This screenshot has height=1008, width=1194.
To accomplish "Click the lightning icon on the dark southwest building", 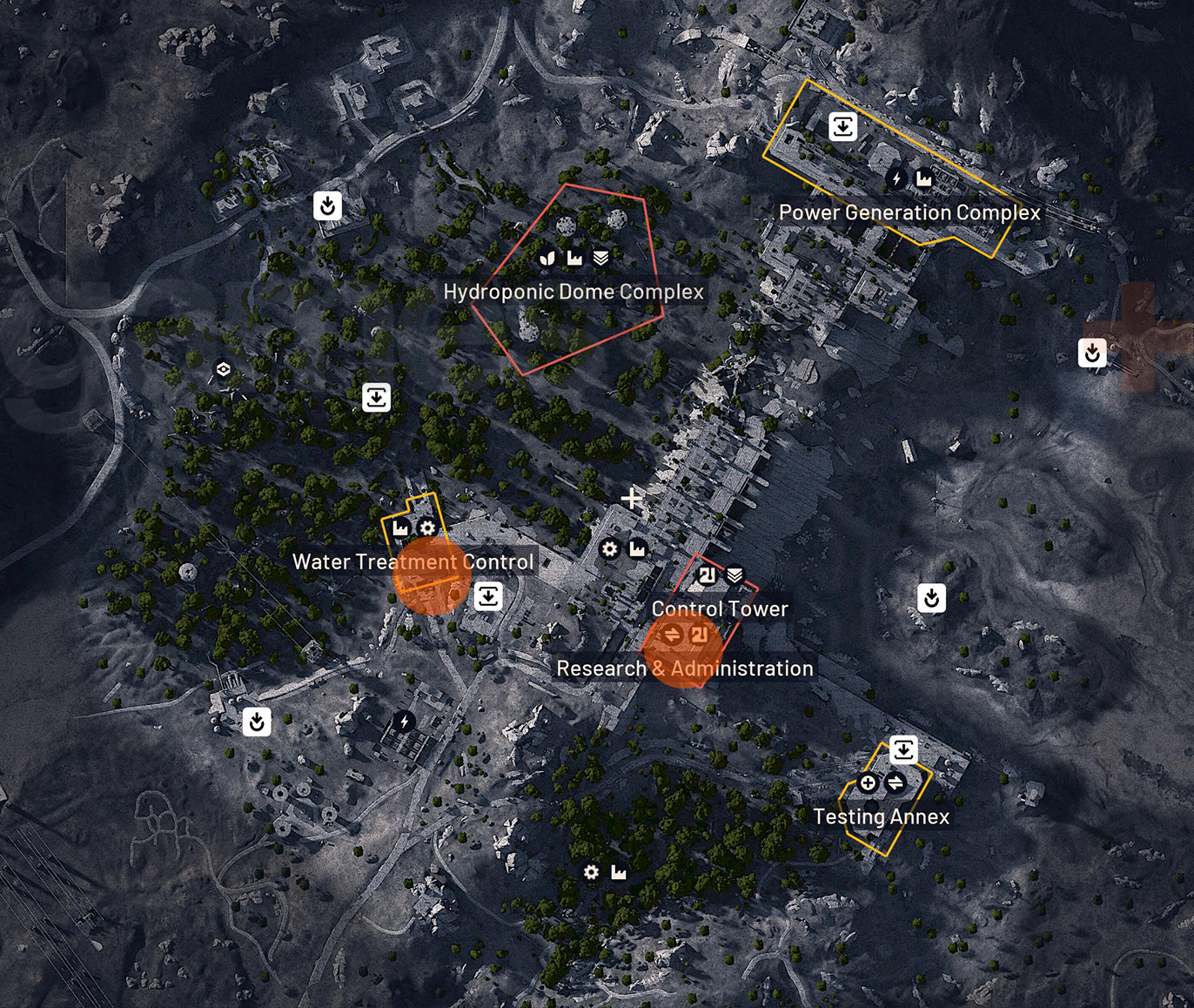I will point(403,719).
